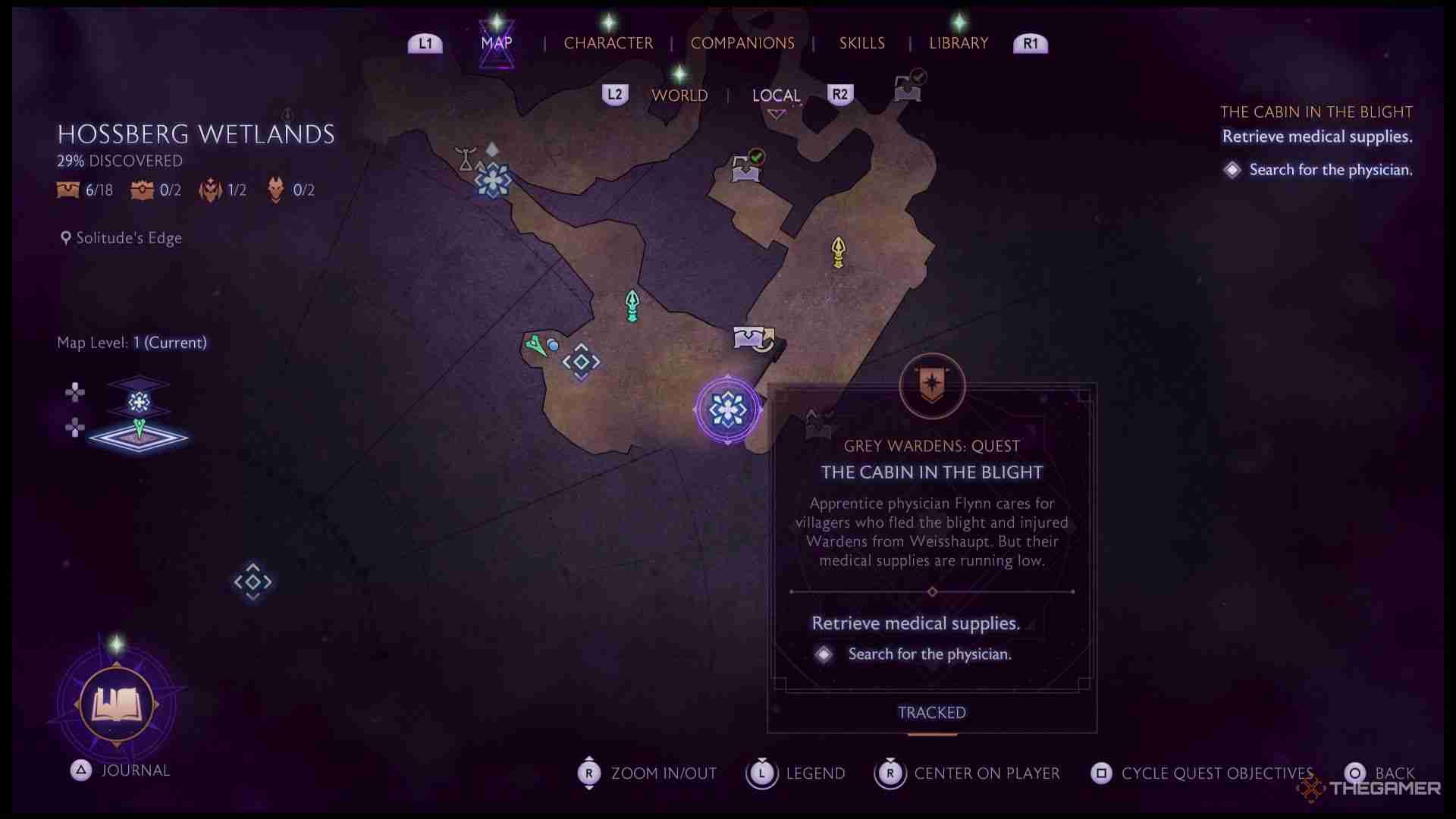The height and width of the screenshot is (819, 1456).
Task: Click the yellow waypoint marker on the map
Action: [x=838, y=253]
